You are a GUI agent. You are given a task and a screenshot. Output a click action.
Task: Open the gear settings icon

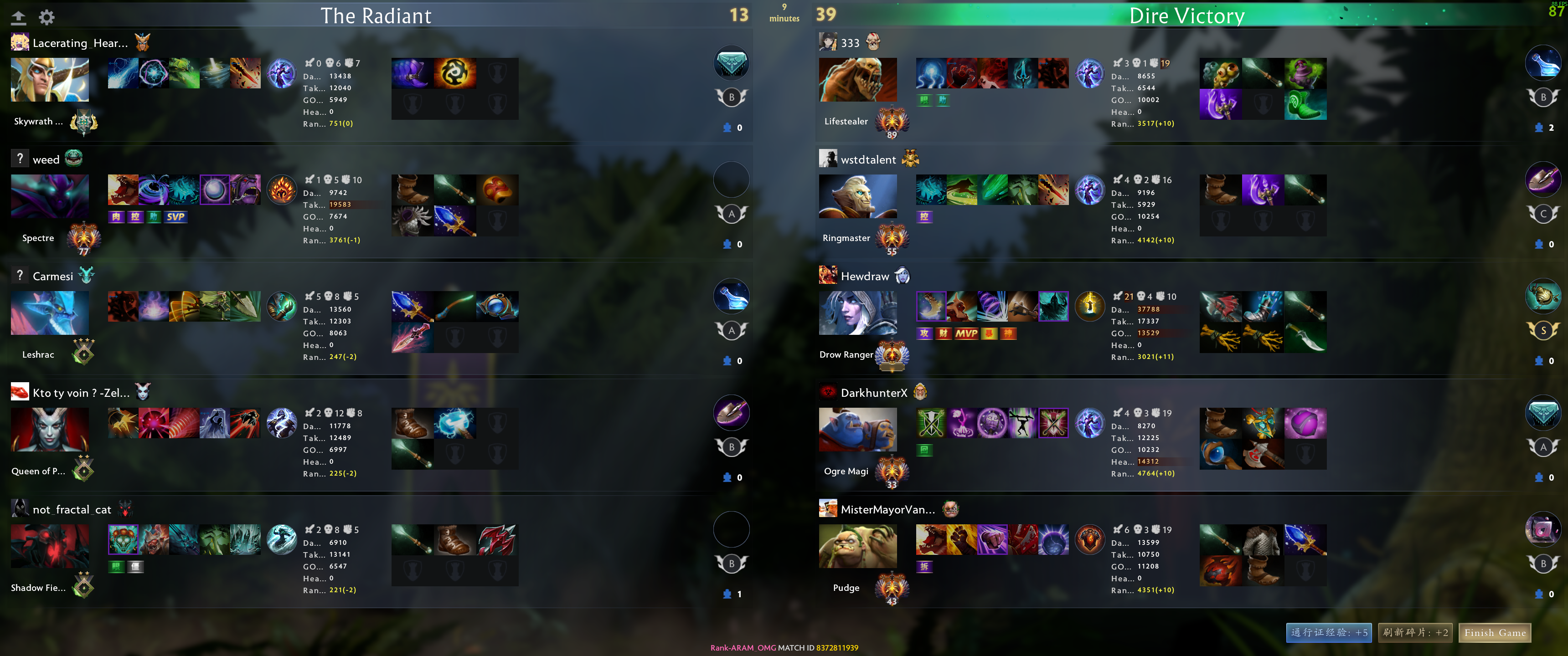click(x=47, y=17)
